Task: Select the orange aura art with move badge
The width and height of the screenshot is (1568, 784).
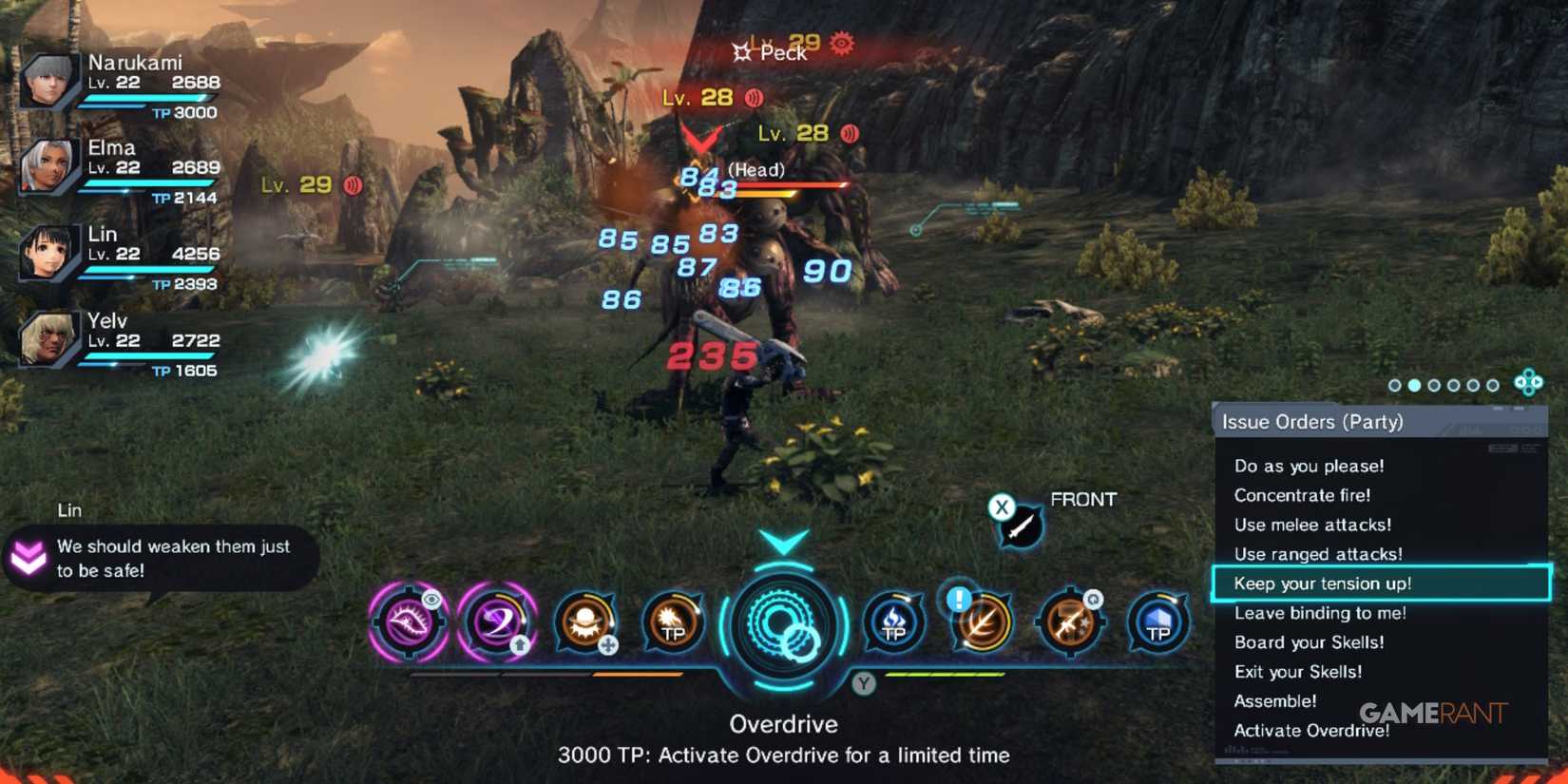Action: [x=587, y=624]
